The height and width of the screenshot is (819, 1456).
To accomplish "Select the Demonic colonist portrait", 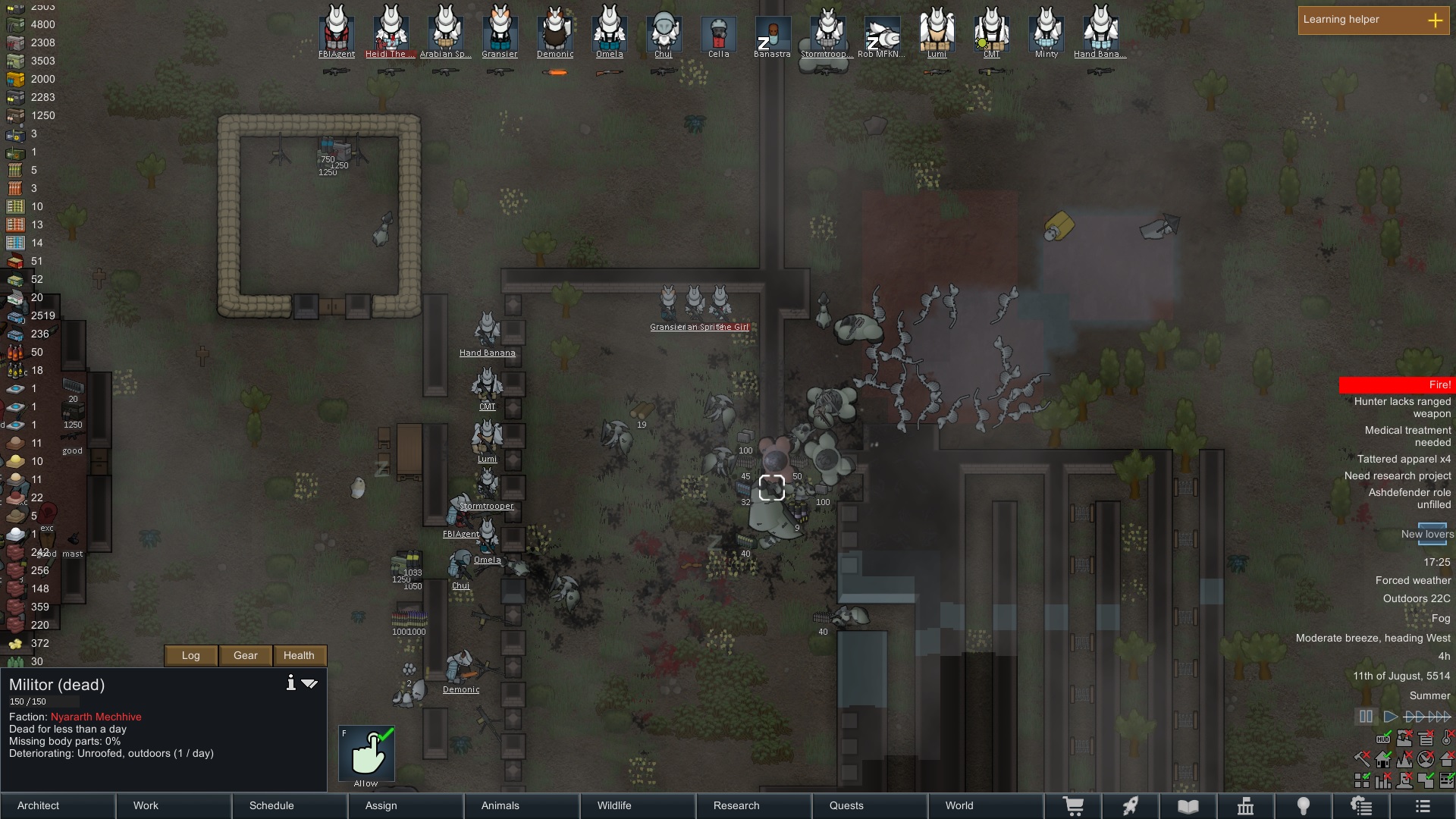I will coord(555,30).
